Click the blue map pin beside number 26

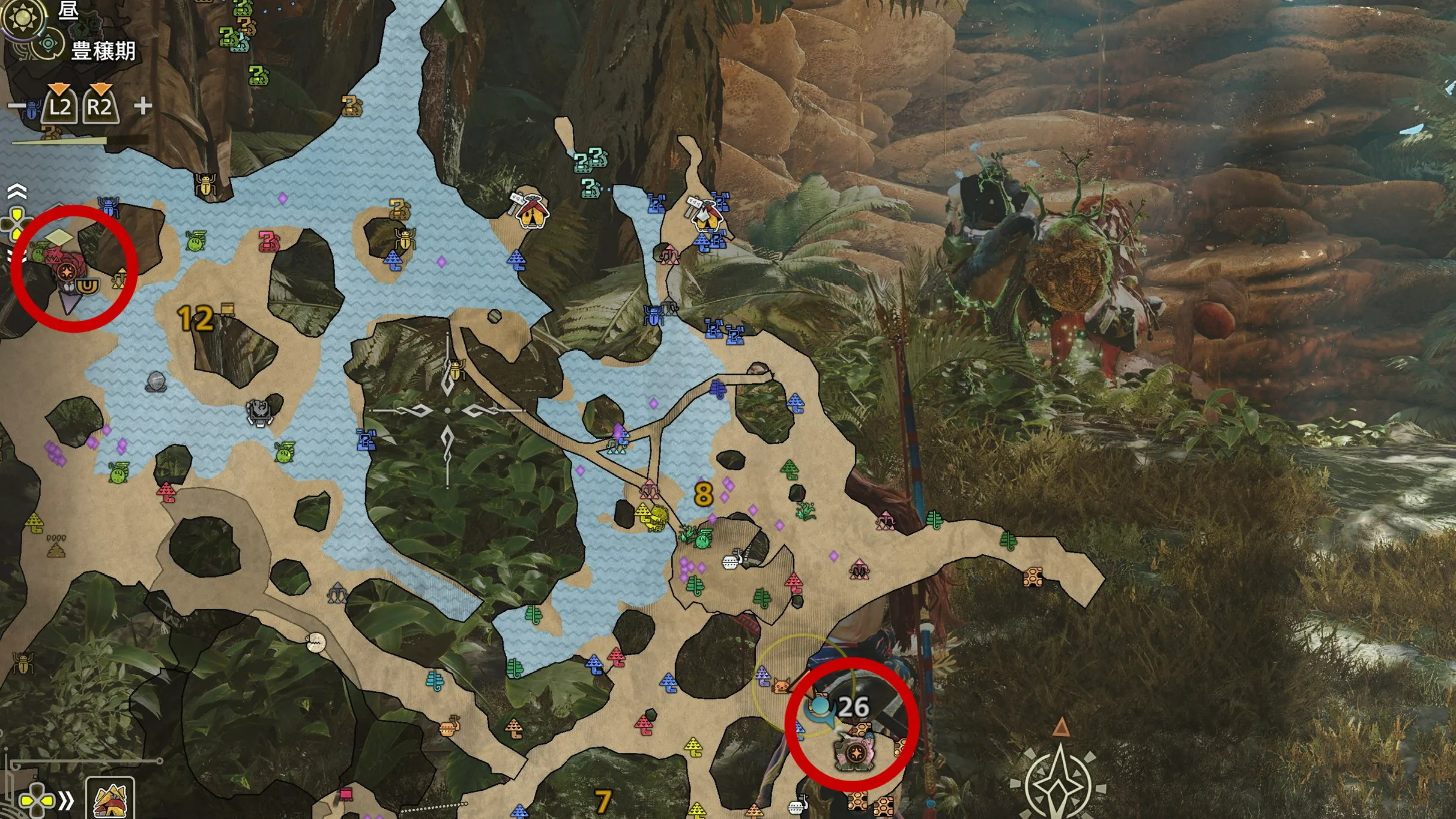pyautogui.click(x=820, y=709)
